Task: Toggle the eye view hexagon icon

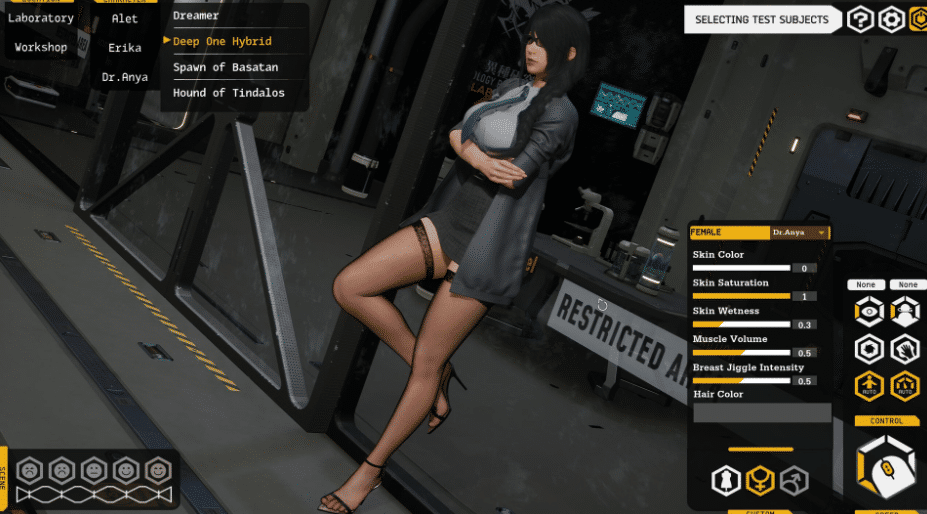Action: tap(868, 312)
